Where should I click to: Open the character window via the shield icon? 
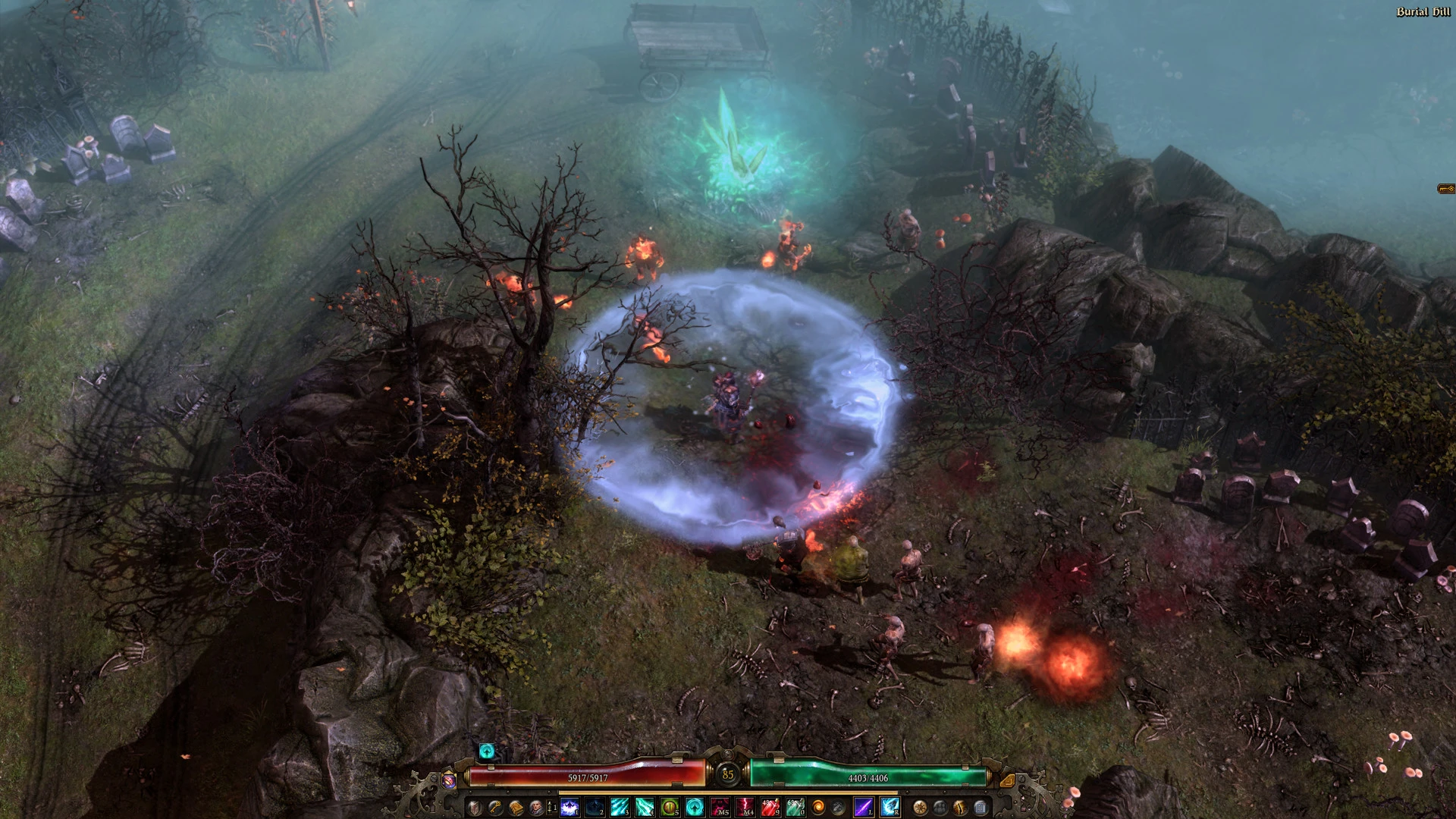tap(474, 808)
